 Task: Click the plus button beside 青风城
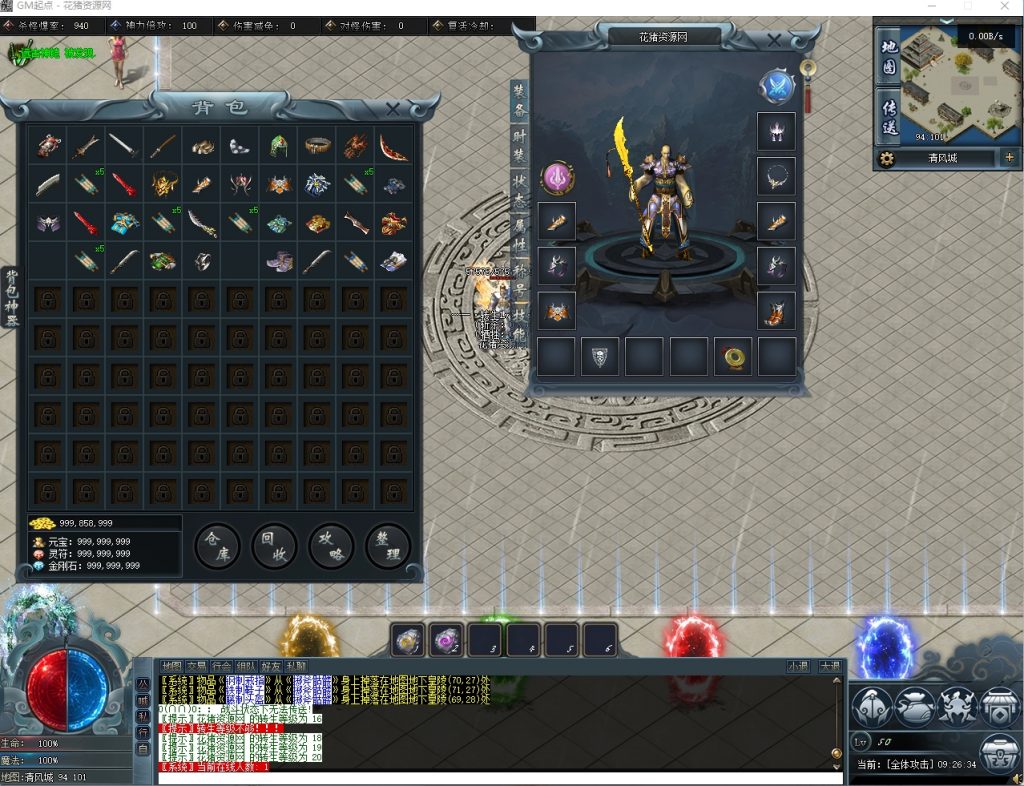pos(1009,158)
